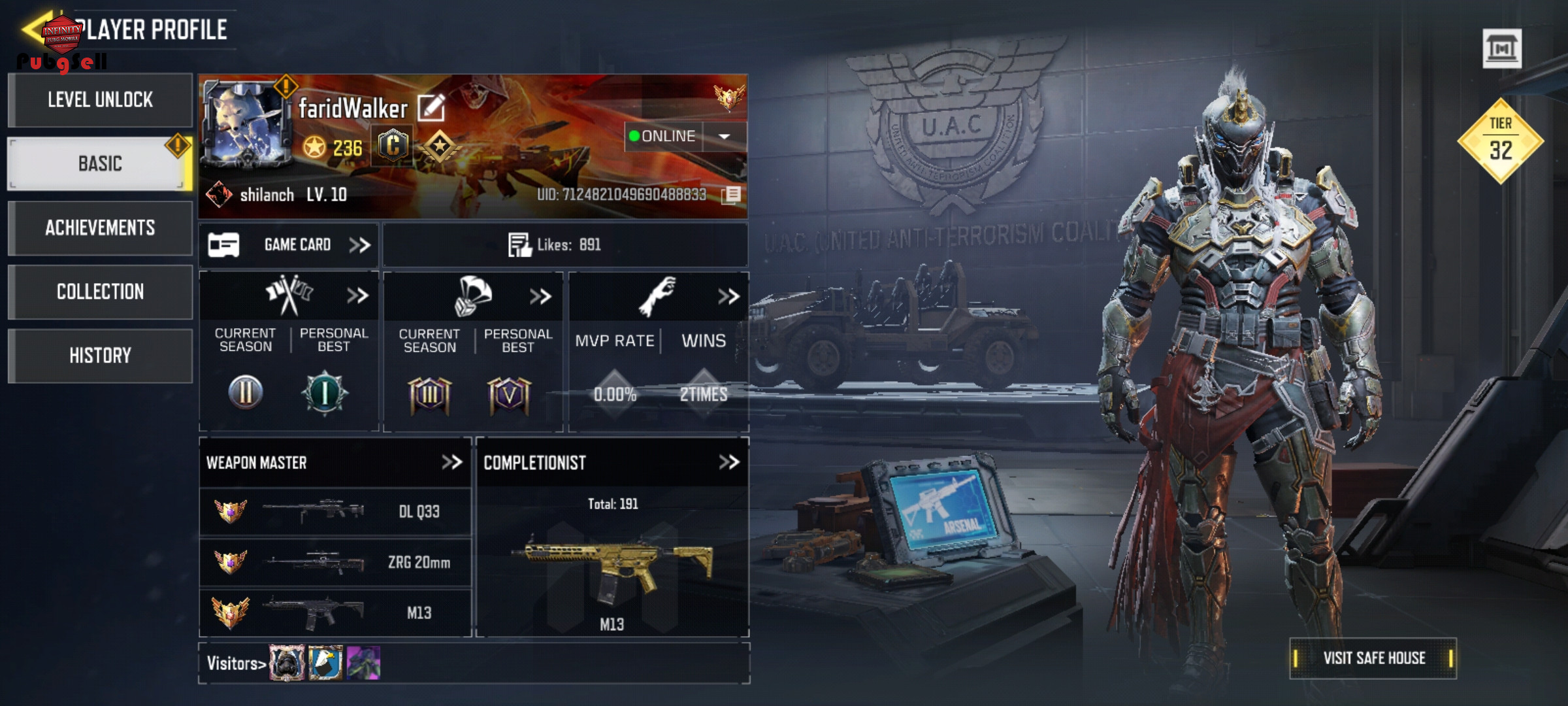
Task: Open the Visitors list
Action: coord(237,664)
